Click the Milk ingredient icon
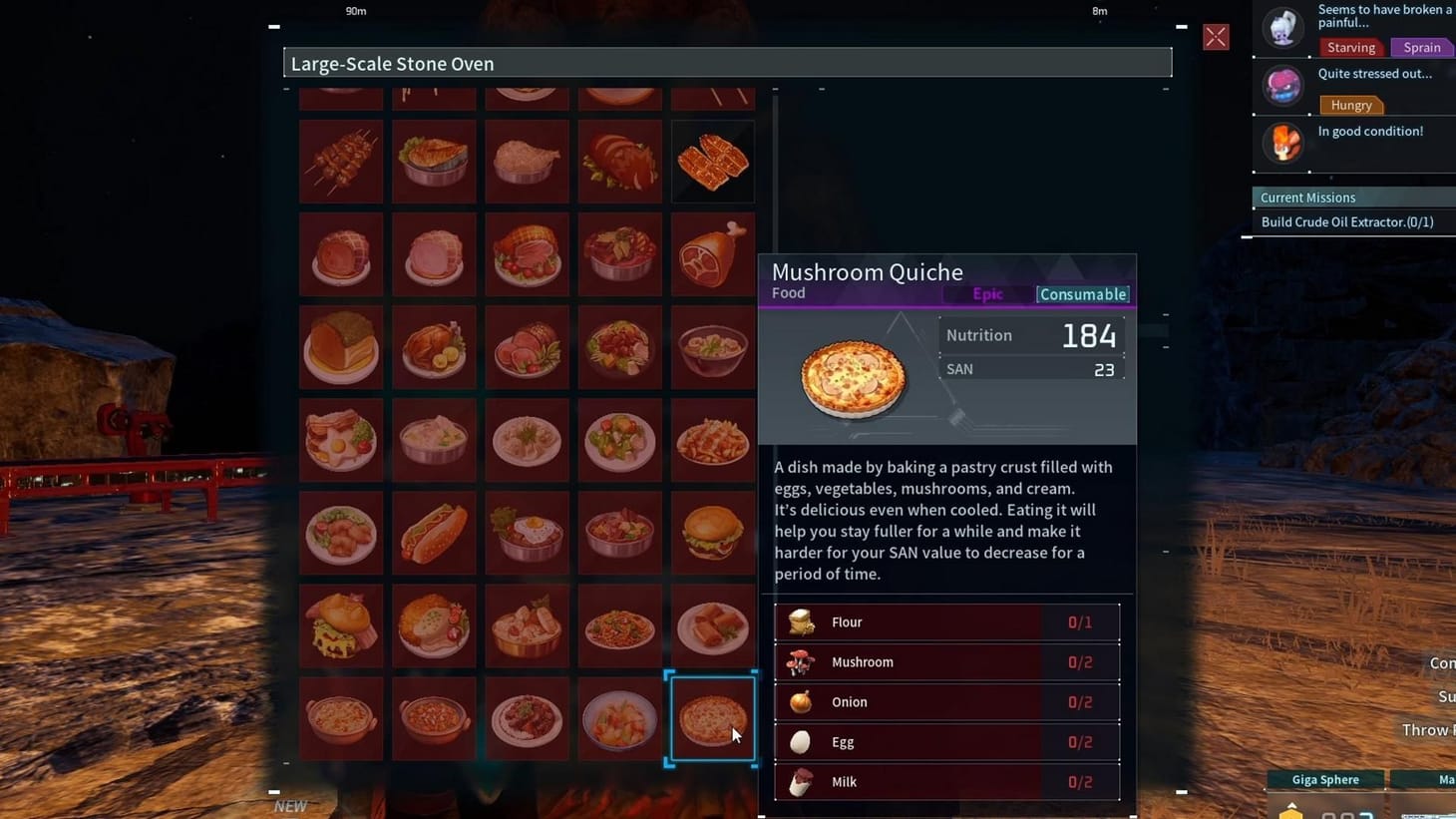 tap(801, 781)
